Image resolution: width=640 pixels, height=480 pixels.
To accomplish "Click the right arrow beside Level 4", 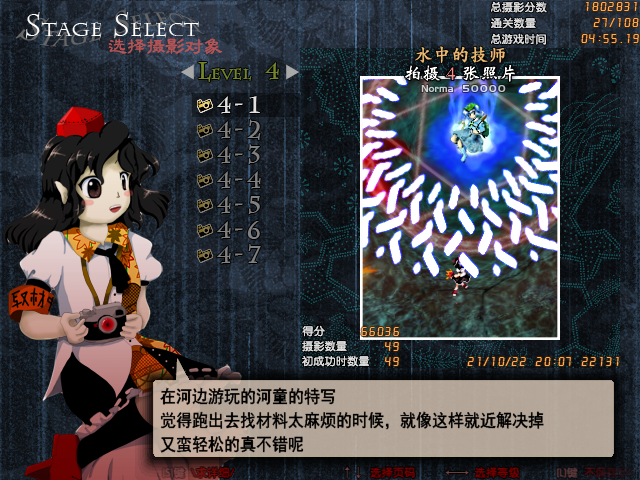I will click(292, 72).
